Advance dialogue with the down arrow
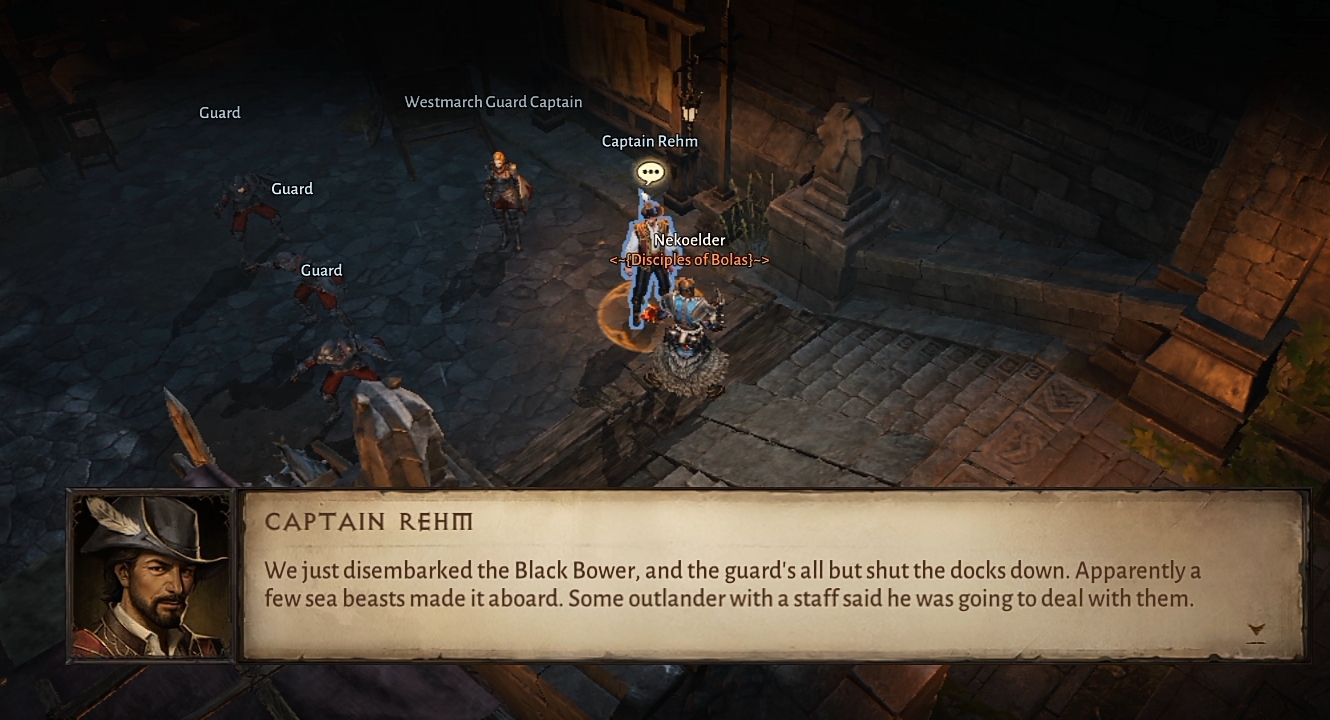The image size is (1330, 720). tap(1256, 629)
